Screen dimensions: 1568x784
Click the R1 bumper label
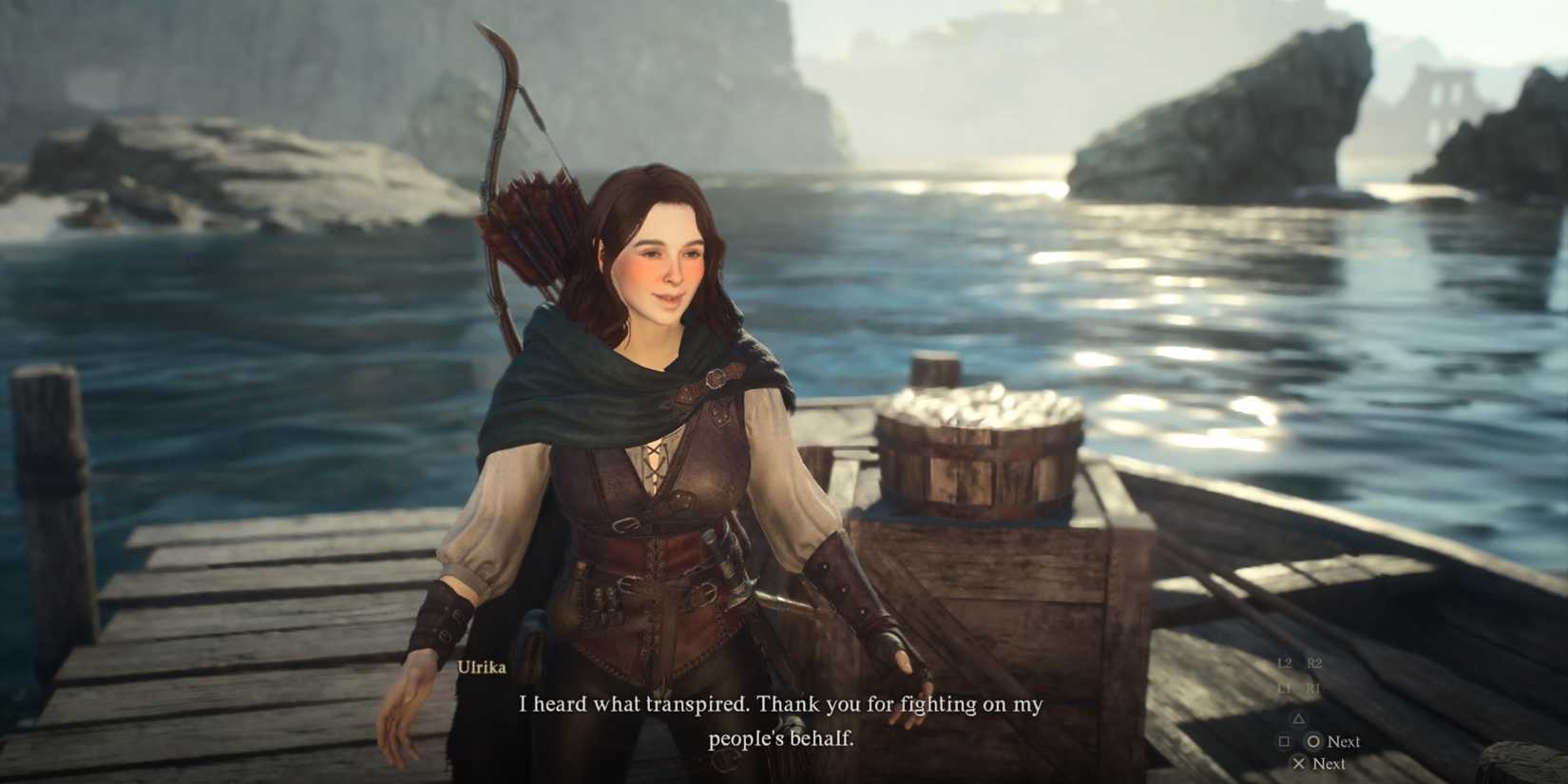pos(1313,687)
